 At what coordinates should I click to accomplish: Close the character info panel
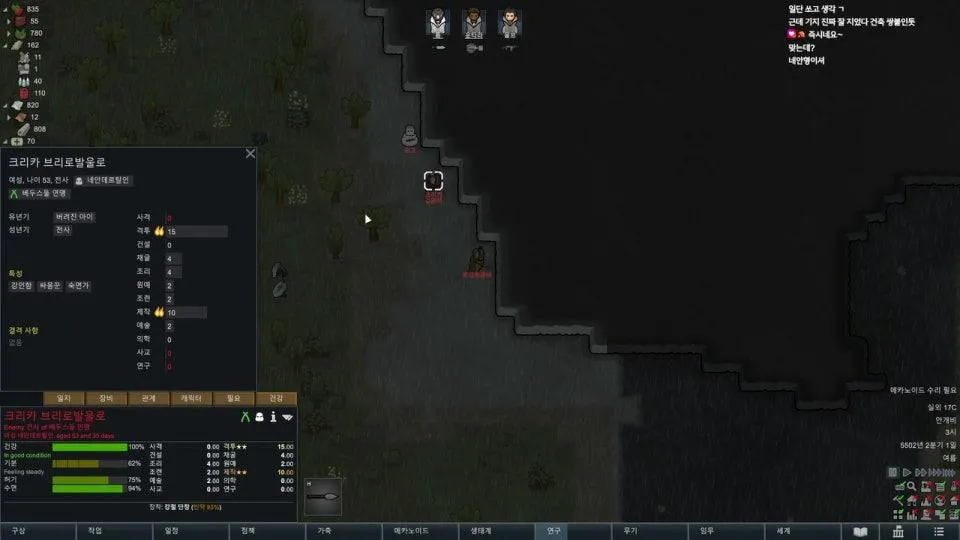pyautogui.click(x=250, y=154)
